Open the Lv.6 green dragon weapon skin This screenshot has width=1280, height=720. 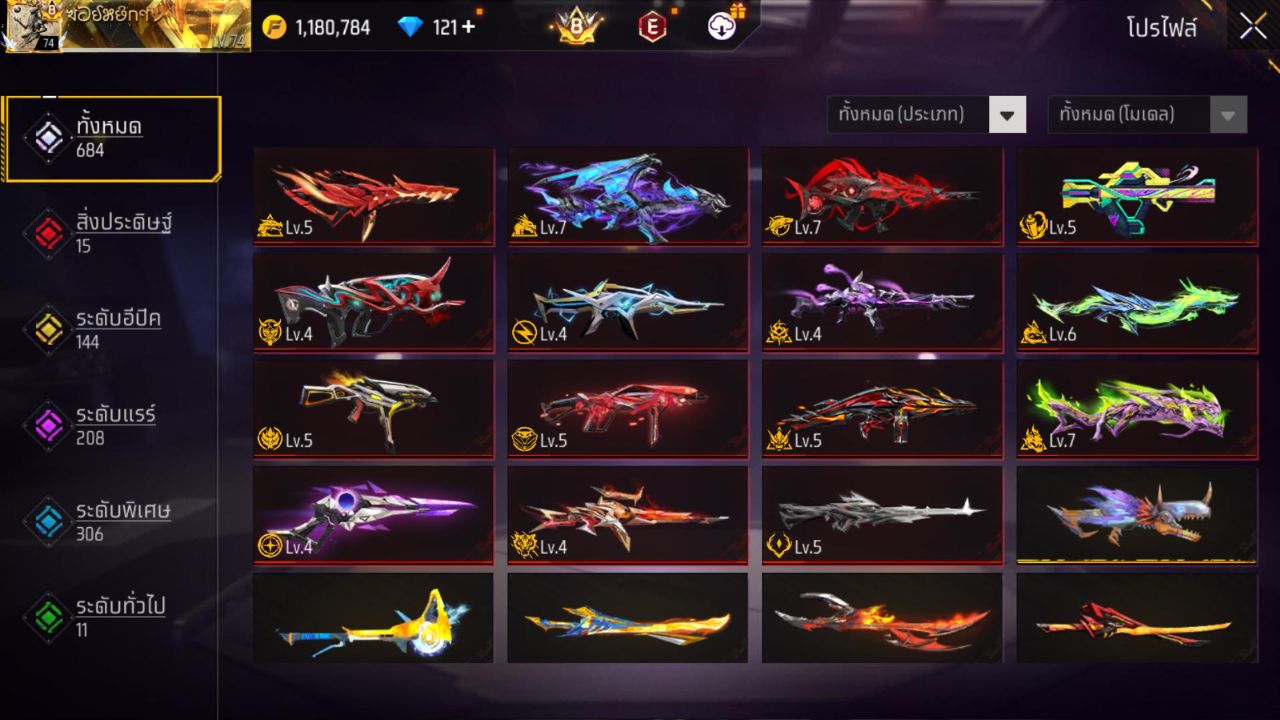coord(1137,302)
